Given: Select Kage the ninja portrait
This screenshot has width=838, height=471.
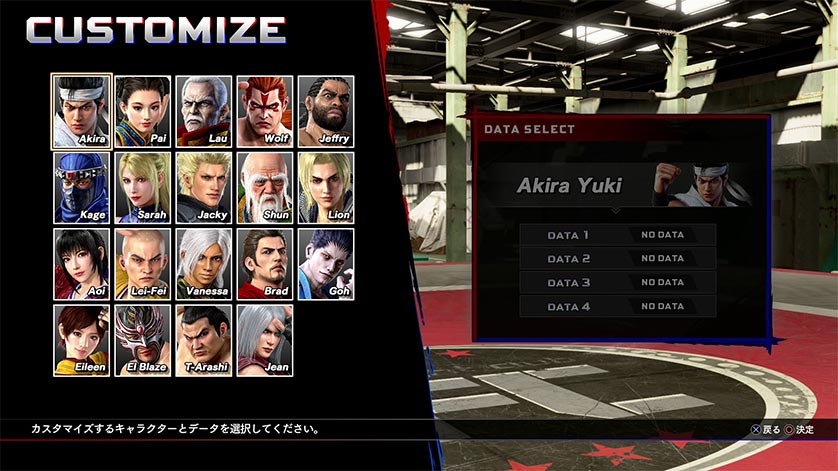Looking at the screenshot, I should [80, 188].
